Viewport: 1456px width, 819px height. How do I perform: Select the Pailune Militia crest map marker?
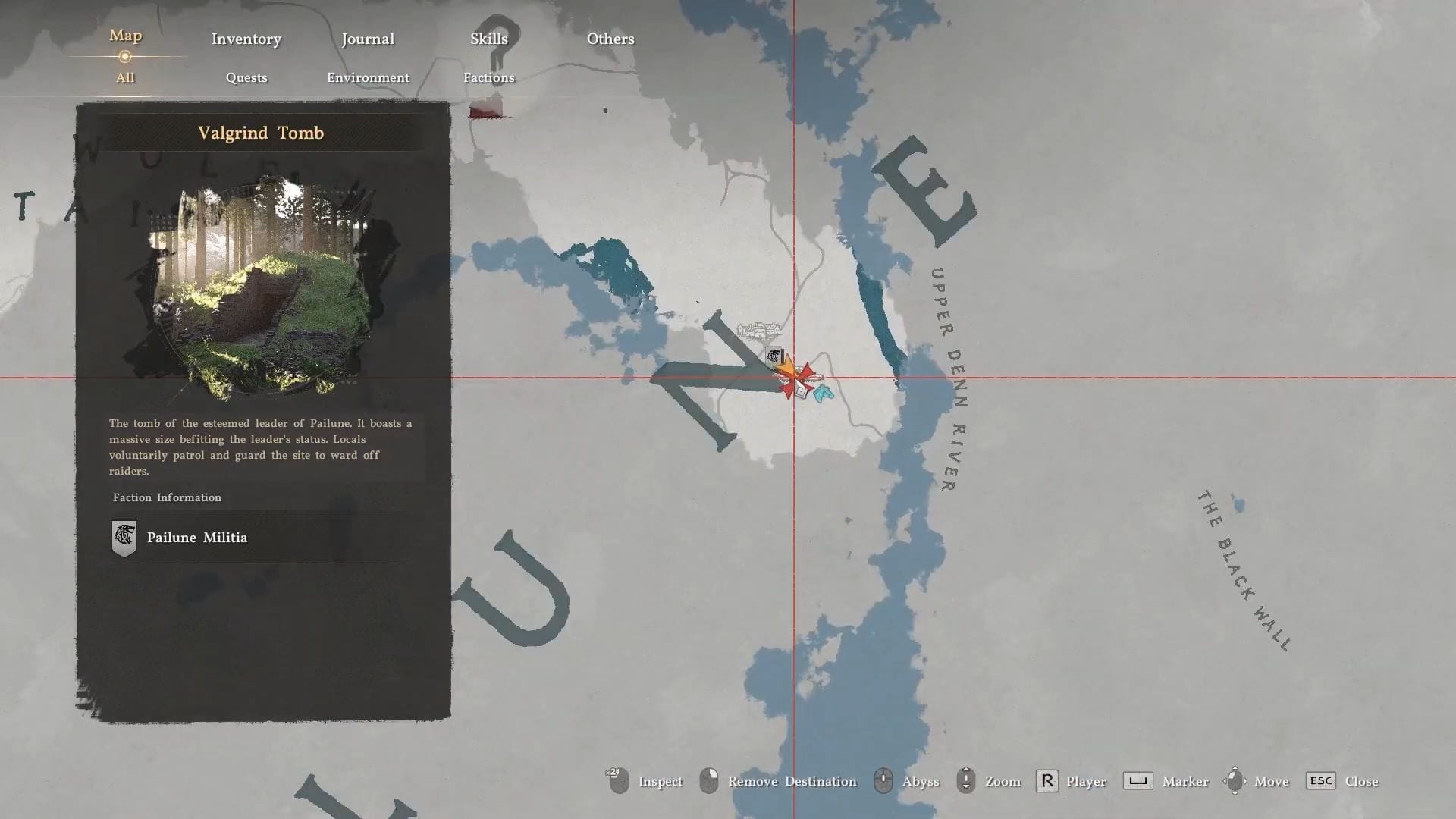(773, 356)
